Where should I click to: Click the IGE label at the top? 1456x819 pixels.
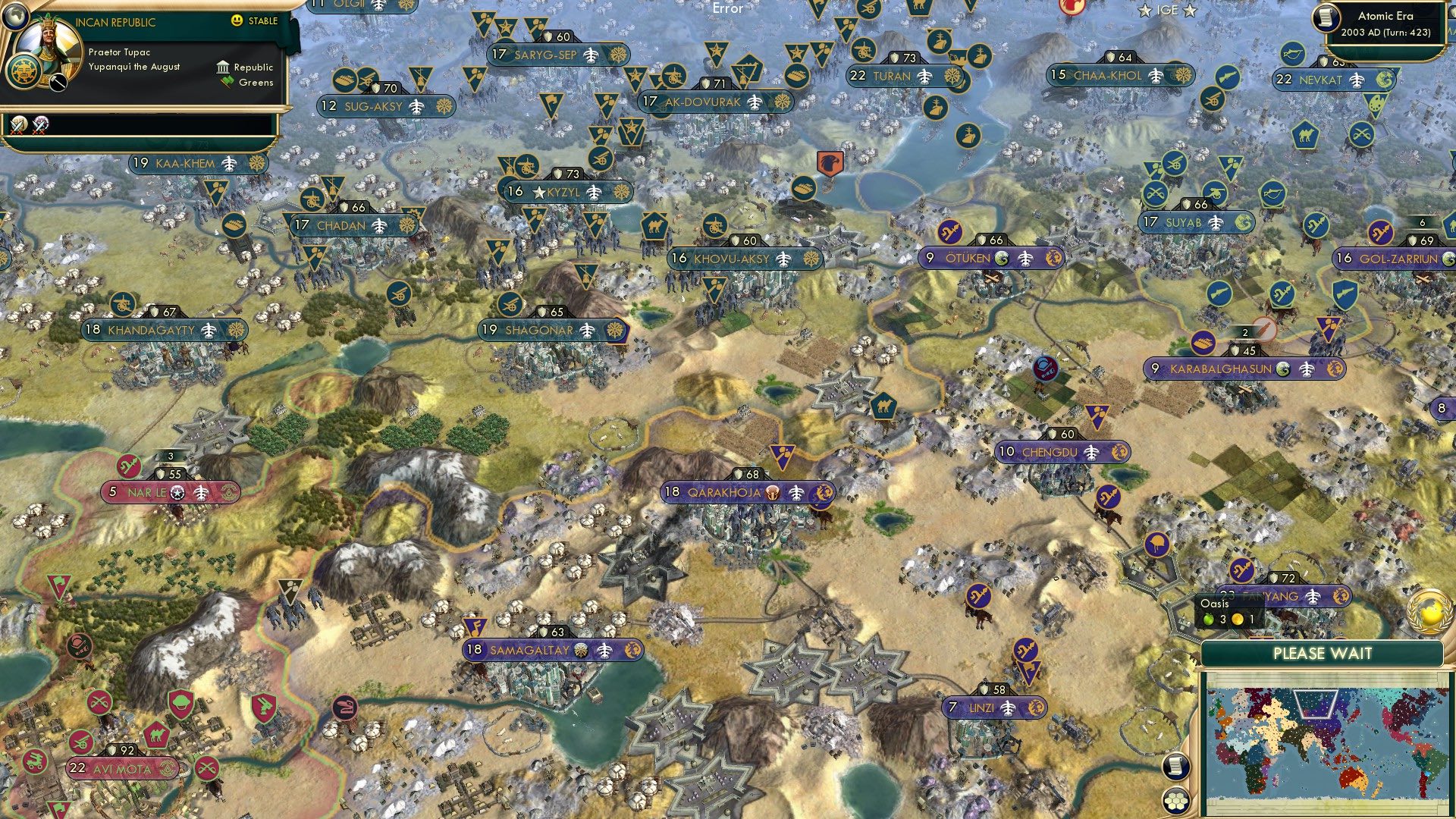tap(1169, 11)
